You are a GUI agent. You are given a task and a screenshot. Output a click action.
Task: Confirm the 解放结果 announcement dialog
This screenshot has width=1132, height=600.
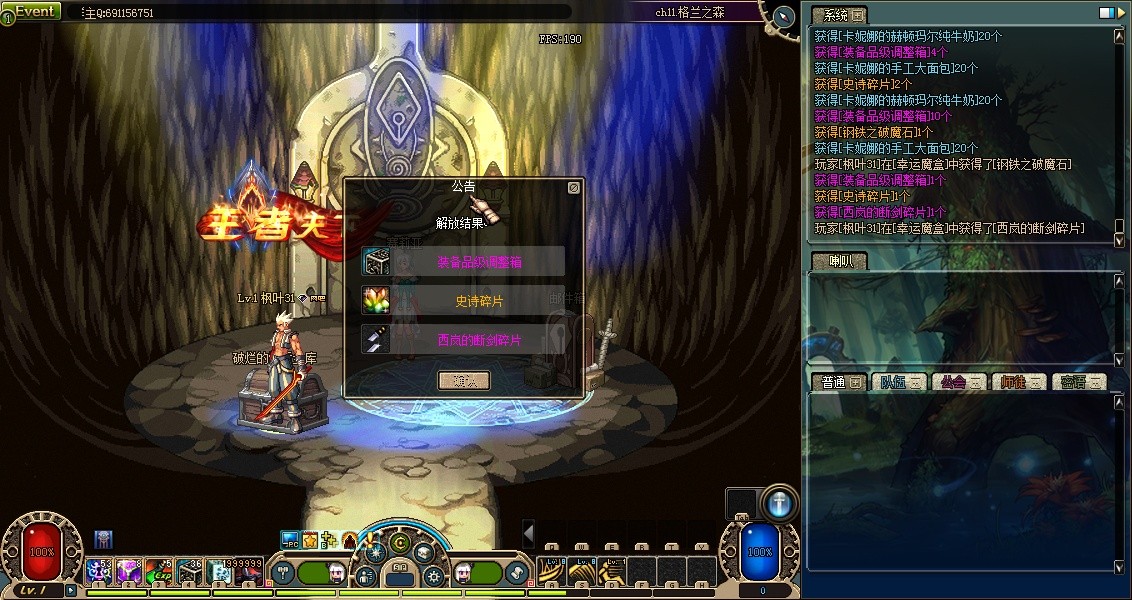463,380
